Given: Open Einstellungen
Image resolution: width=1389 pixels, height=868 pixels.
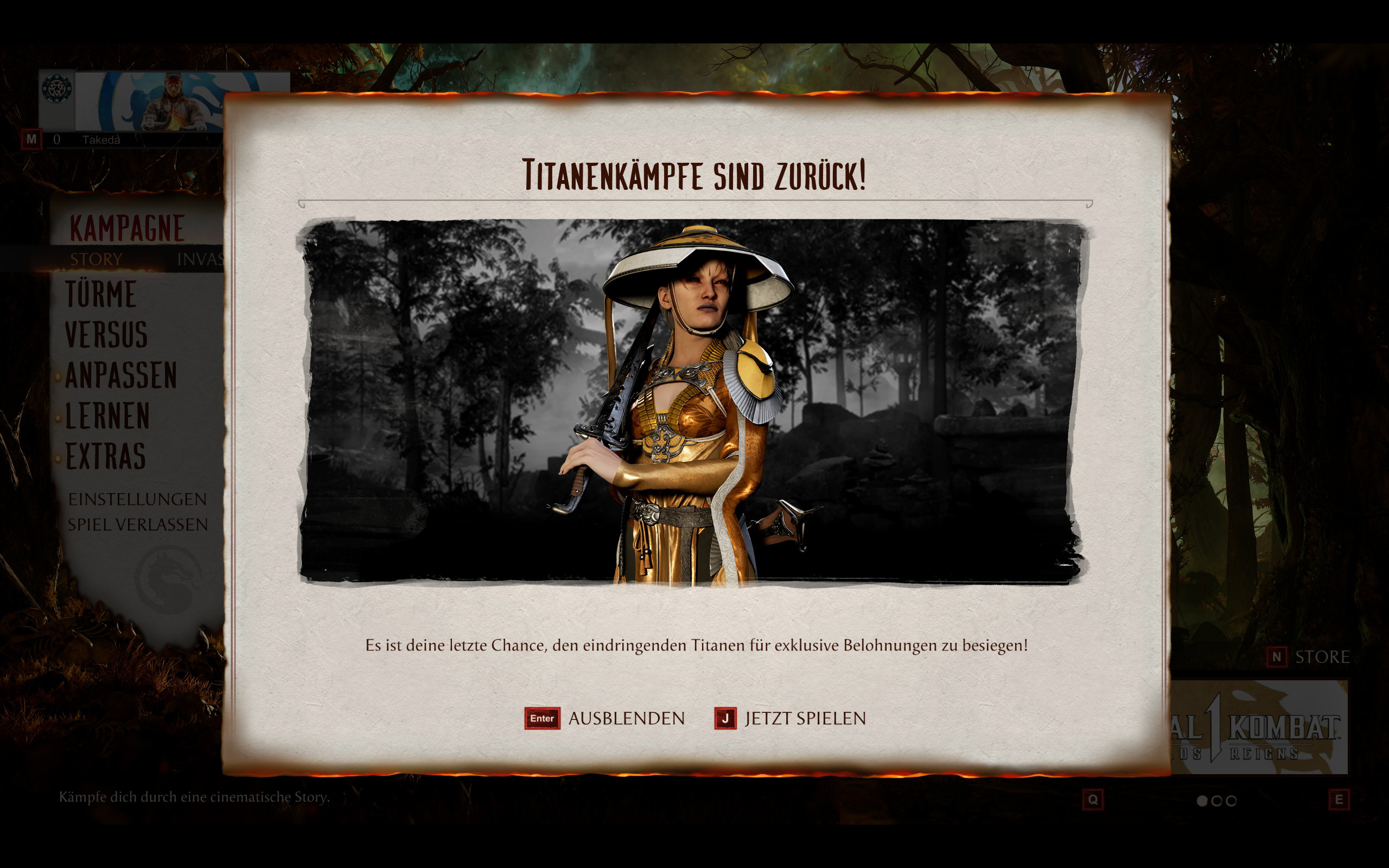Looking at the screenshot, I should coord(137,500).
